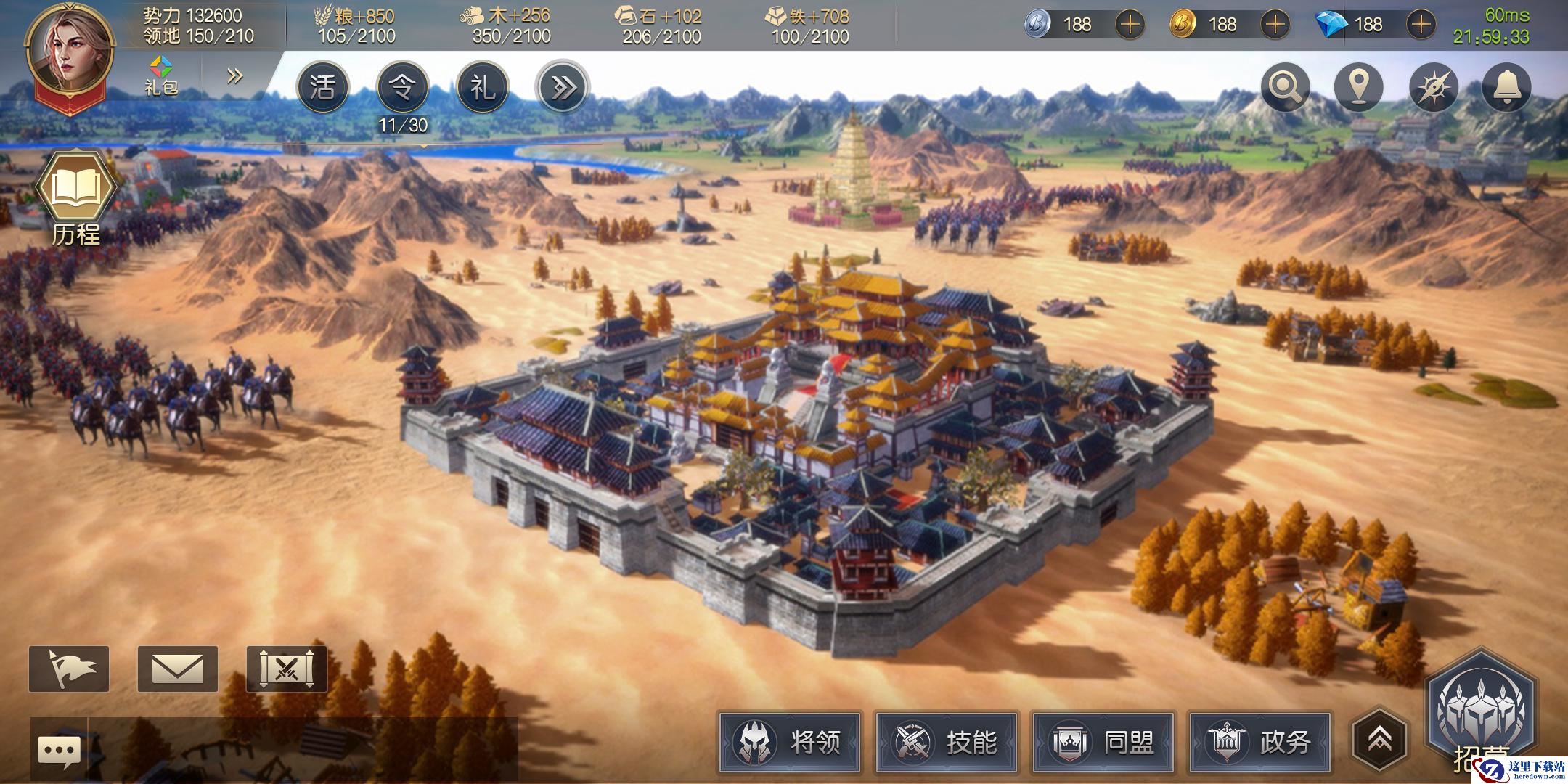Open the 政务 government affairs menu
Viewport: 1568px width, 784px height.
pyautogui.click(x=1260, y=742)
